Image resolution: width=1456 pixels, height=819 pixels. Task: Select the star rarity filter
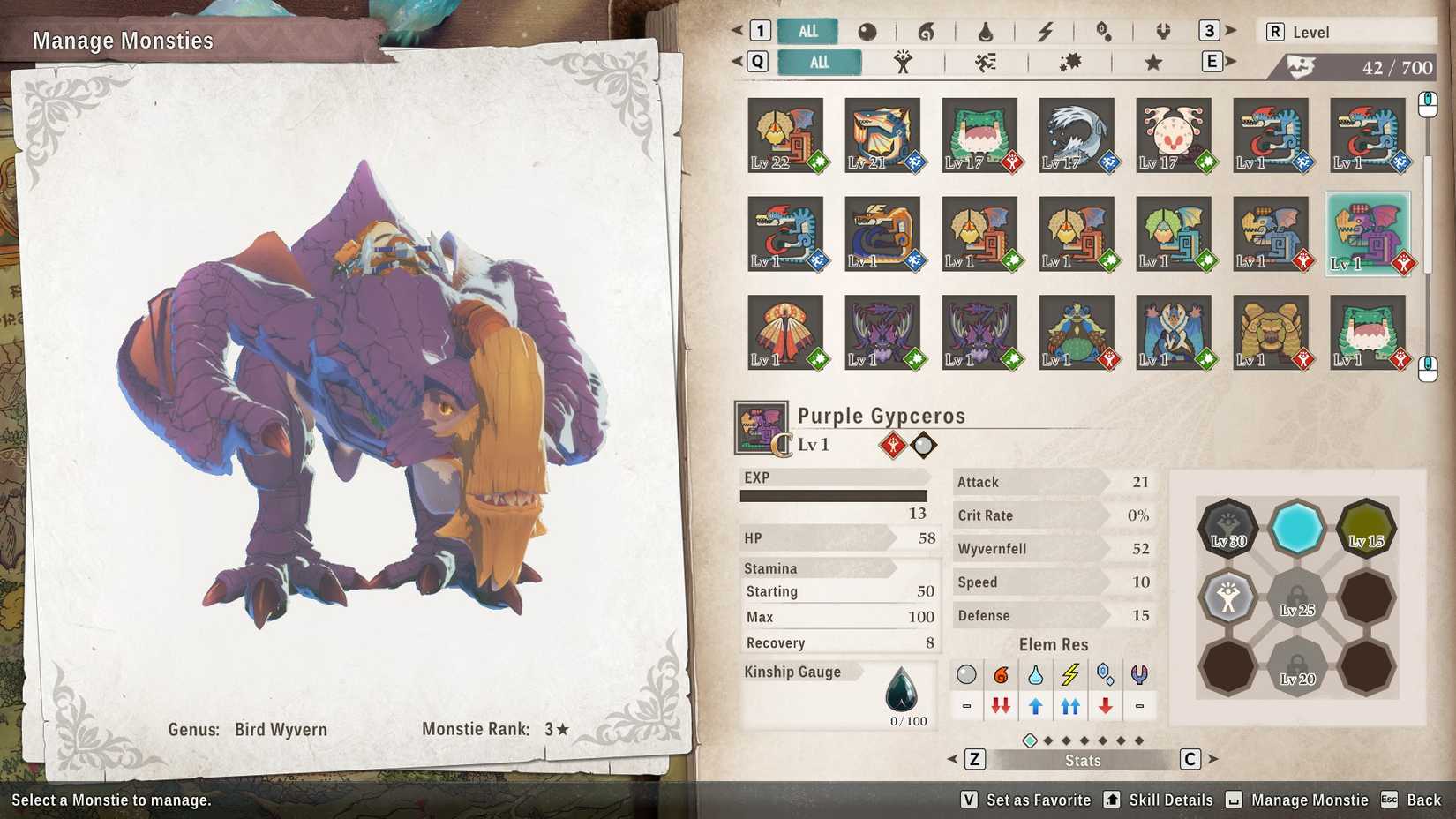pos(1152,62)
